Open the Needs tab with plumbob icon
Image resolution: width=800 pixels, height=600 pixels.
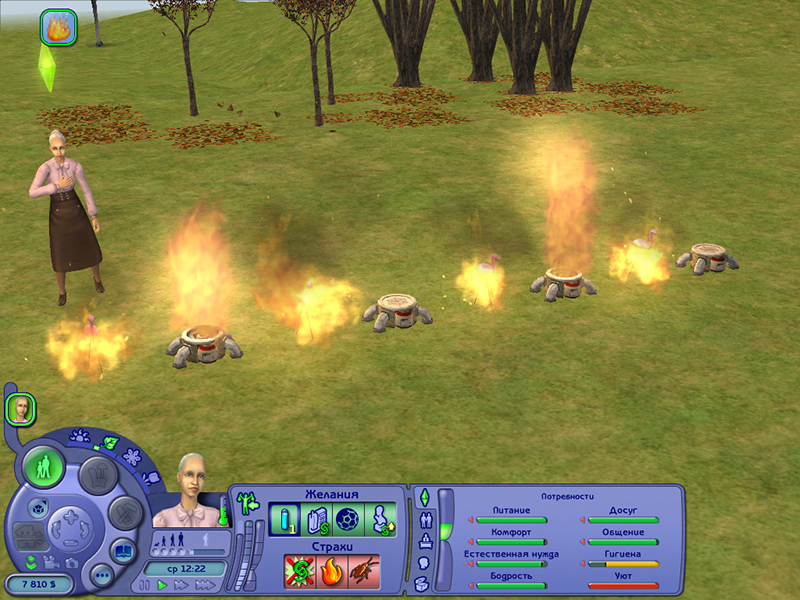click(x=424, y=497)
